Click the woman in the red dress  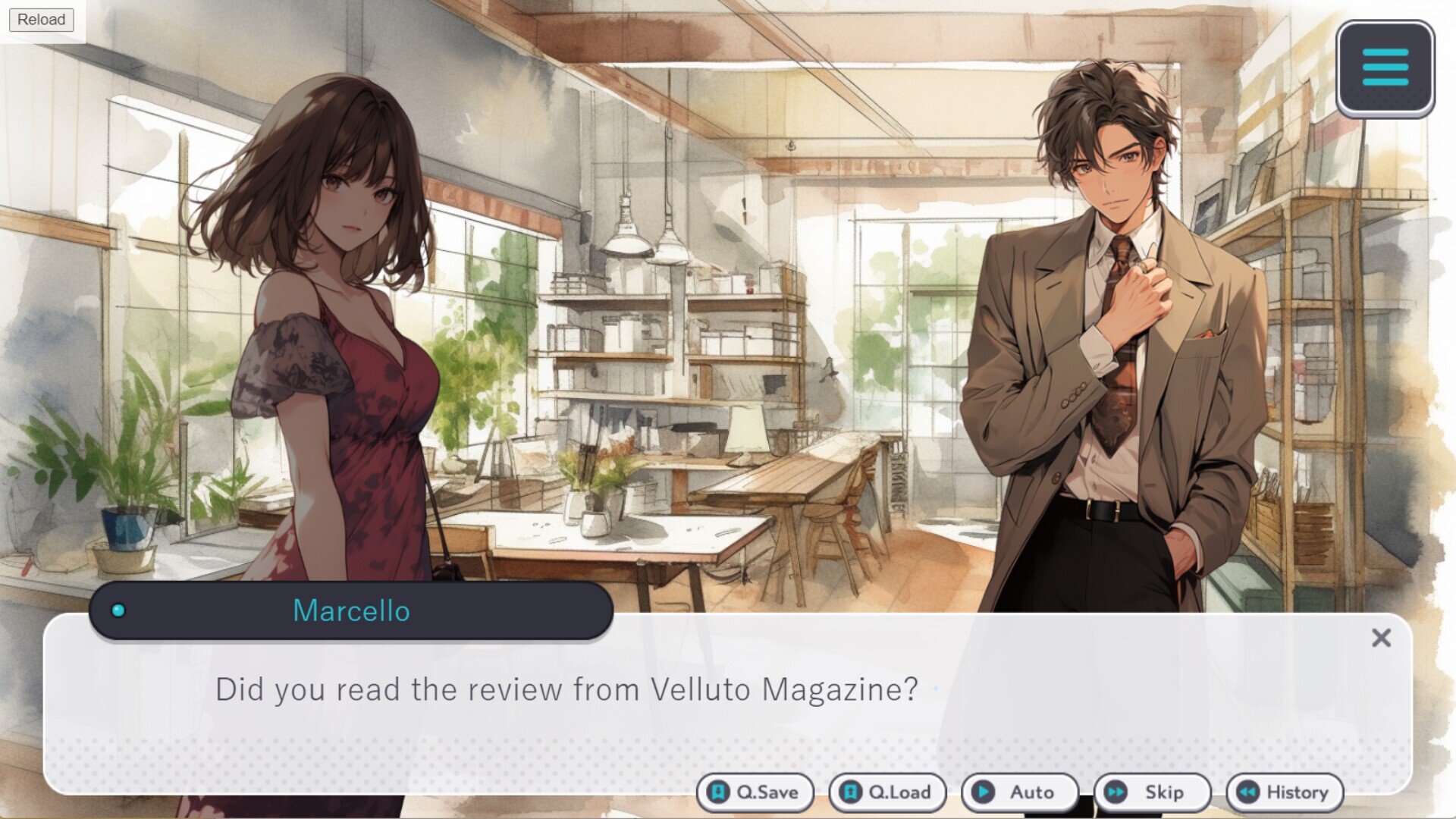click(x=349, y=341)
